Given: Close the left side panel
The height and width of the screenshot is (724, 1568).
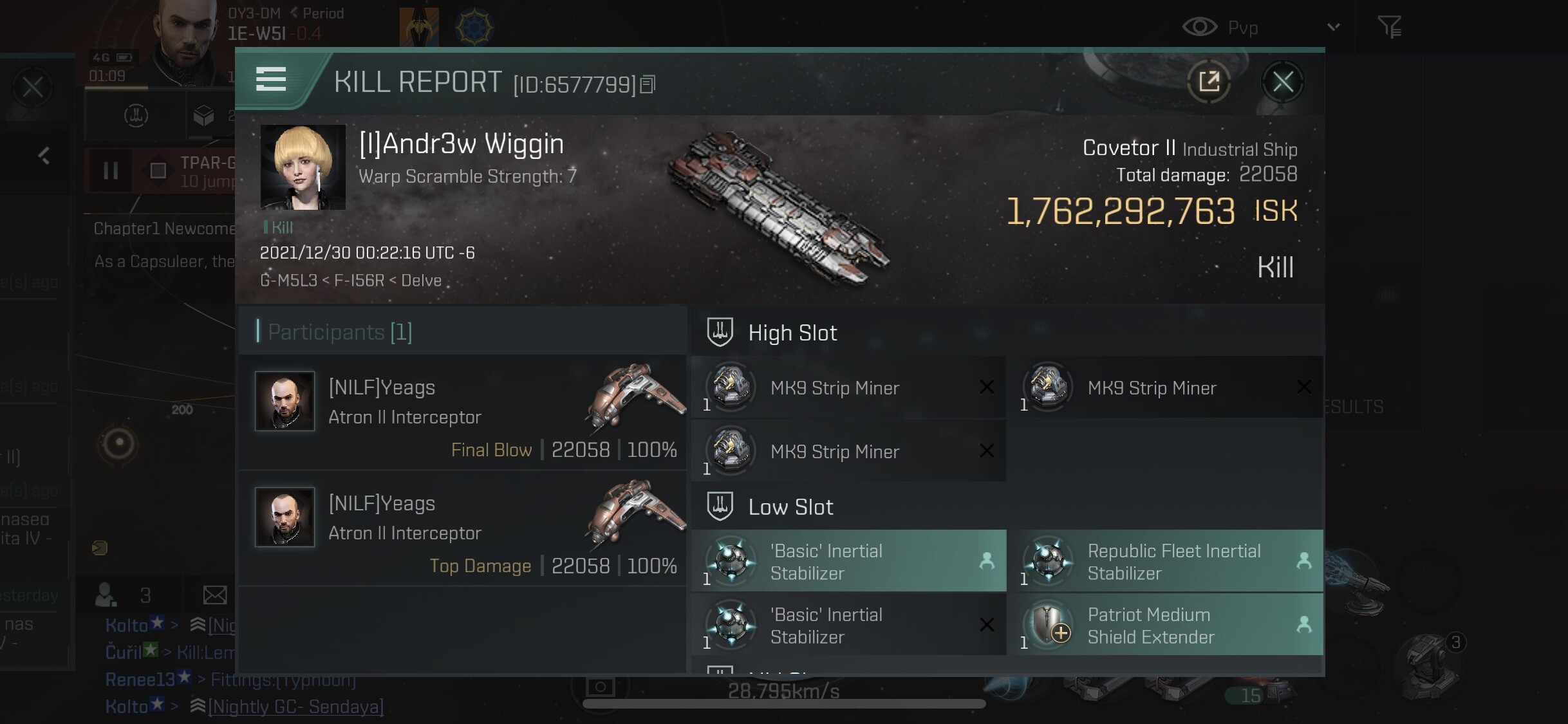Looking at the screenshot, I should 32,87.
